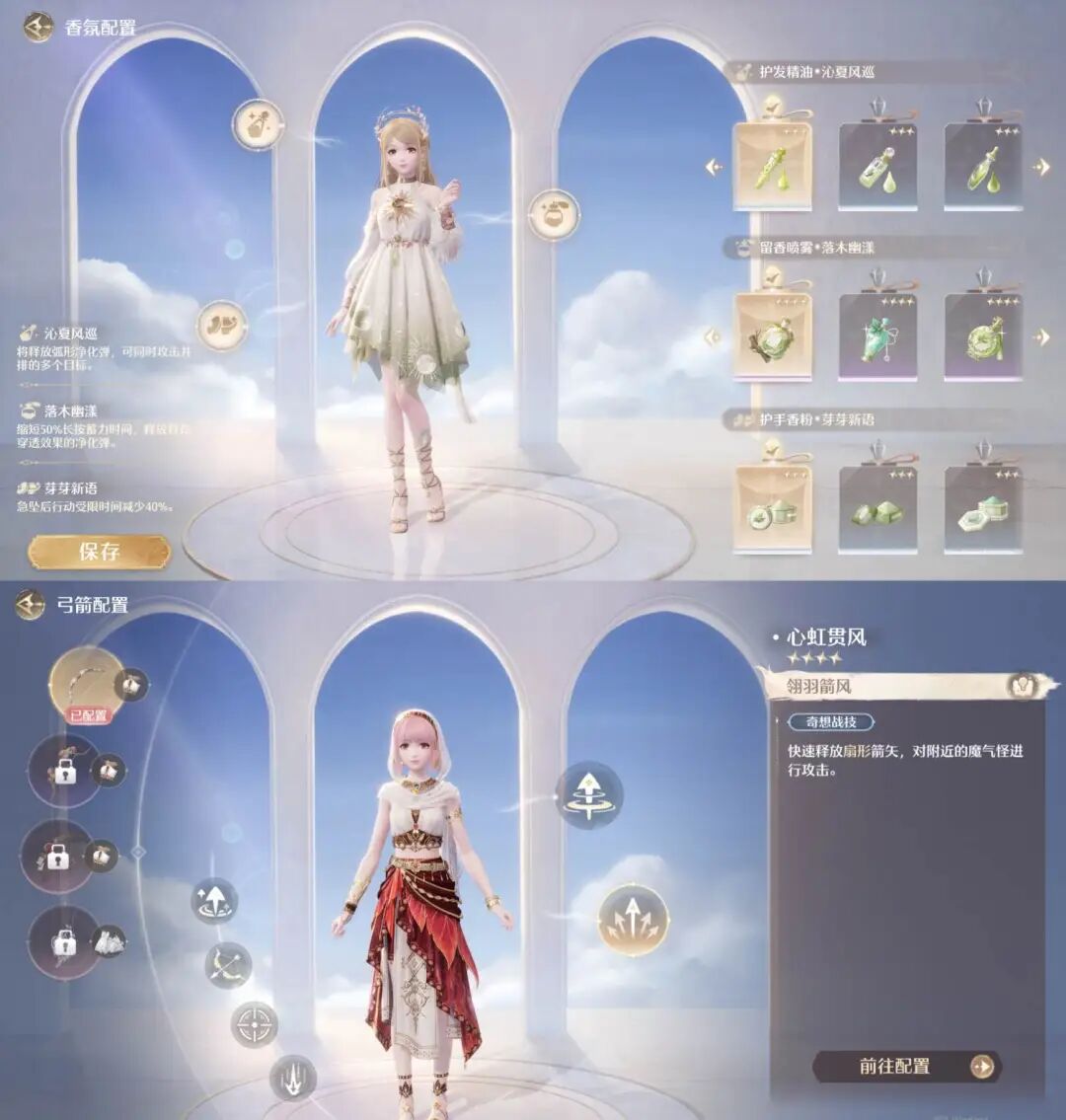
Task: Click the round icon beside 翎羽箭风 title
Action: (x=1021, y=685)
